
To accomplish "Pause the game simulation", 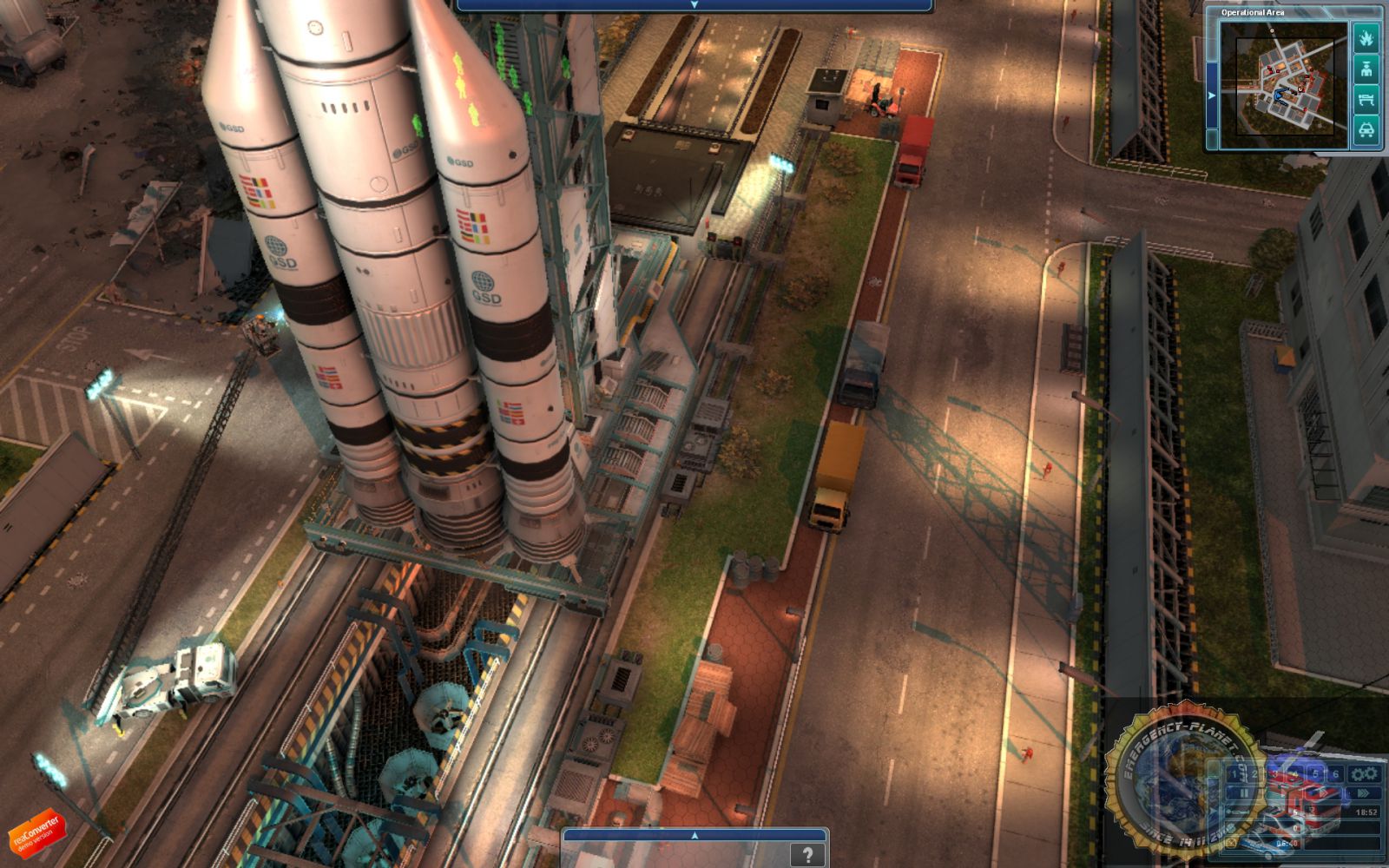I will pos(1243,793).
